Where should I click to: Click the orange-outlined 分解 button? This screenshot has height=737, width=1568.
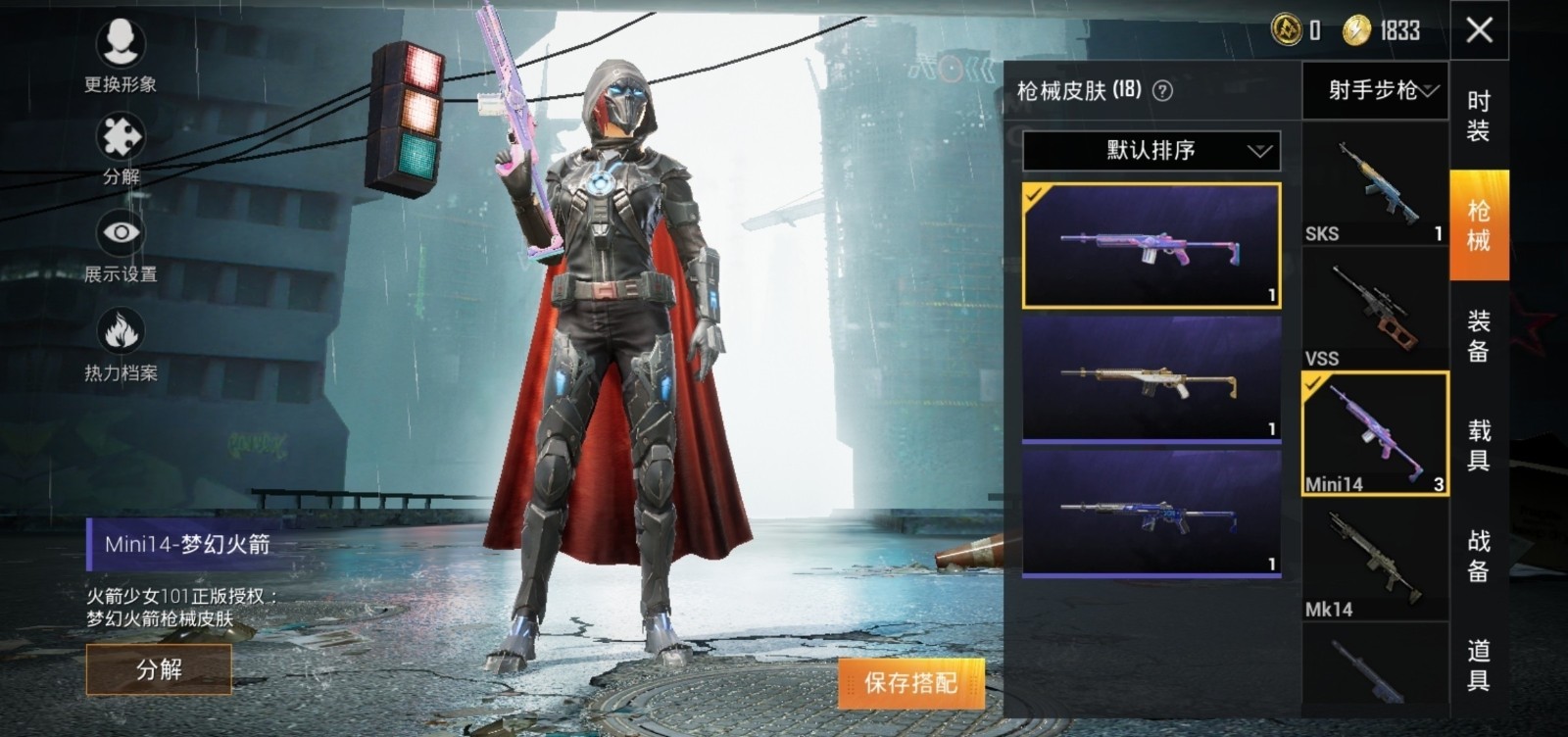159,669
